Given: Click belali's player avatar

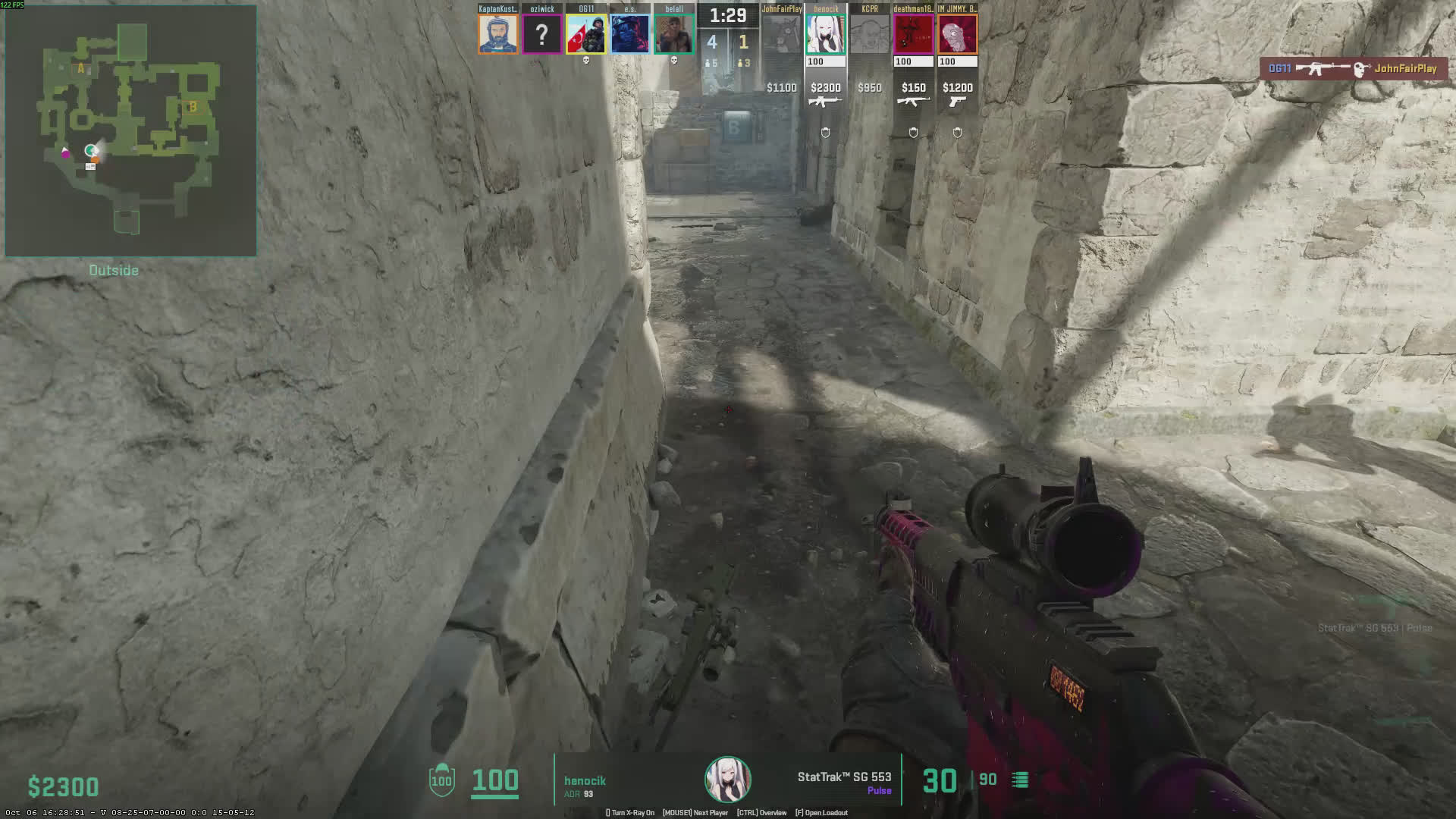Looking at the screenshot, I should [x=674, y=34].
